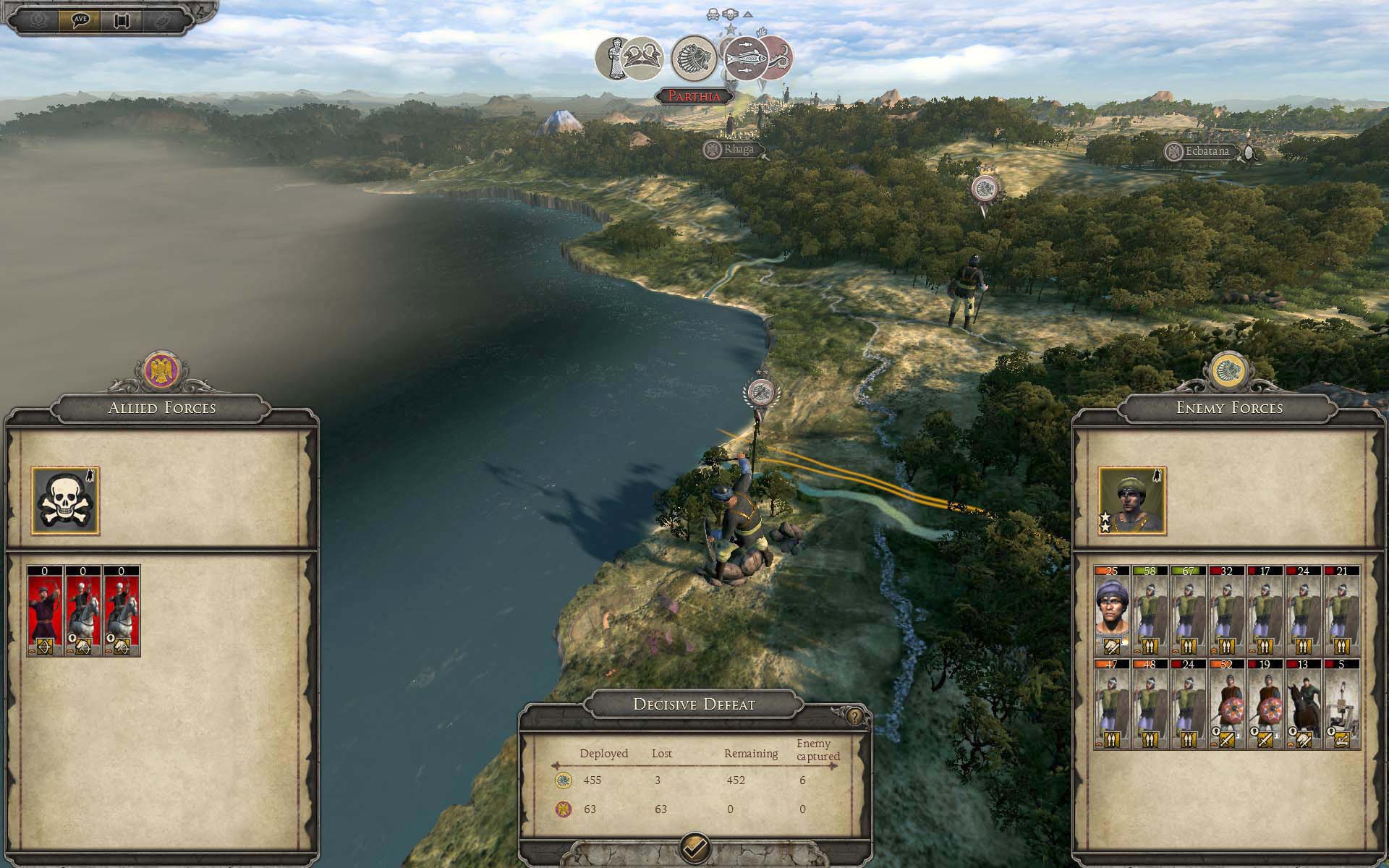Select the enemy mounted cavalry unit card

(1304, 704)
